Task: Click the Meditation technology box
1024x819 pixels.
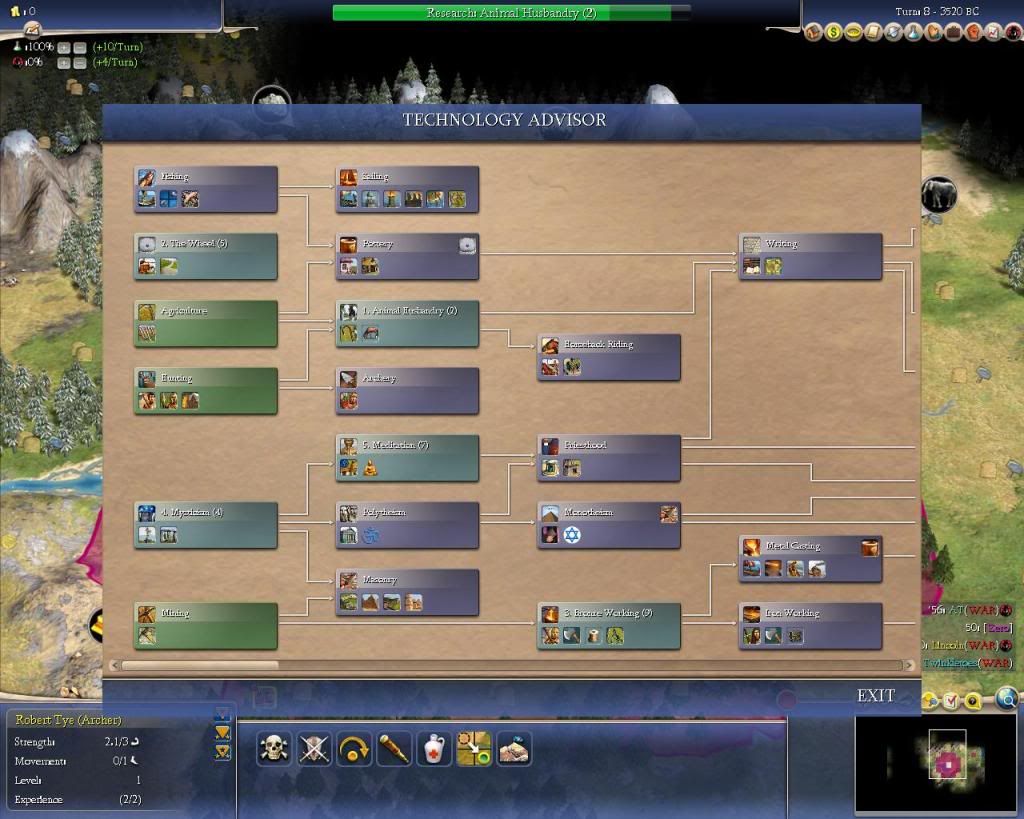Action: tap(407, 458)
